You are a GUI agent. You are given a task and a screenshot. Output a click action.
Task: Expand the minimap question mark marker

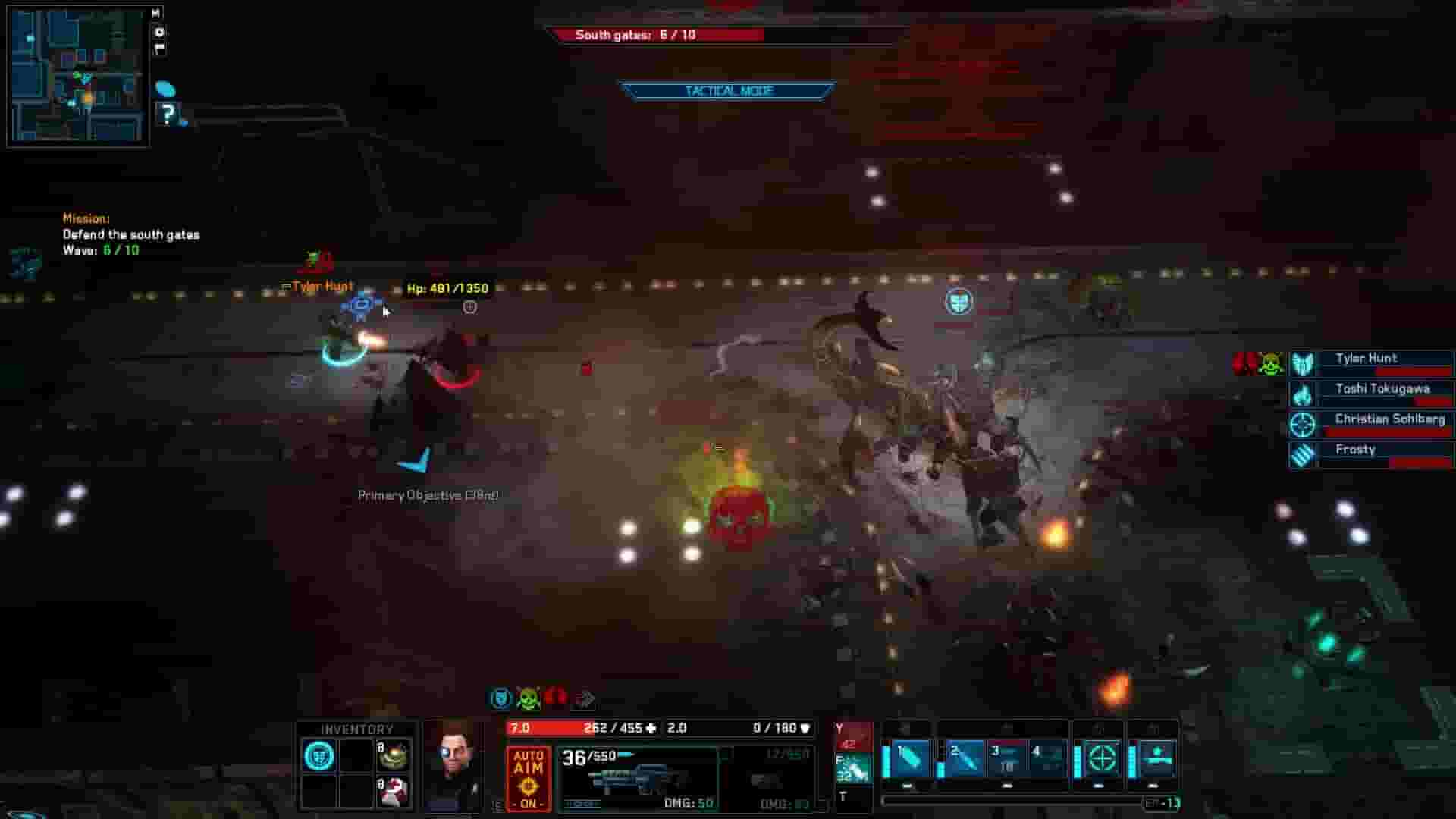coord(168,114)
